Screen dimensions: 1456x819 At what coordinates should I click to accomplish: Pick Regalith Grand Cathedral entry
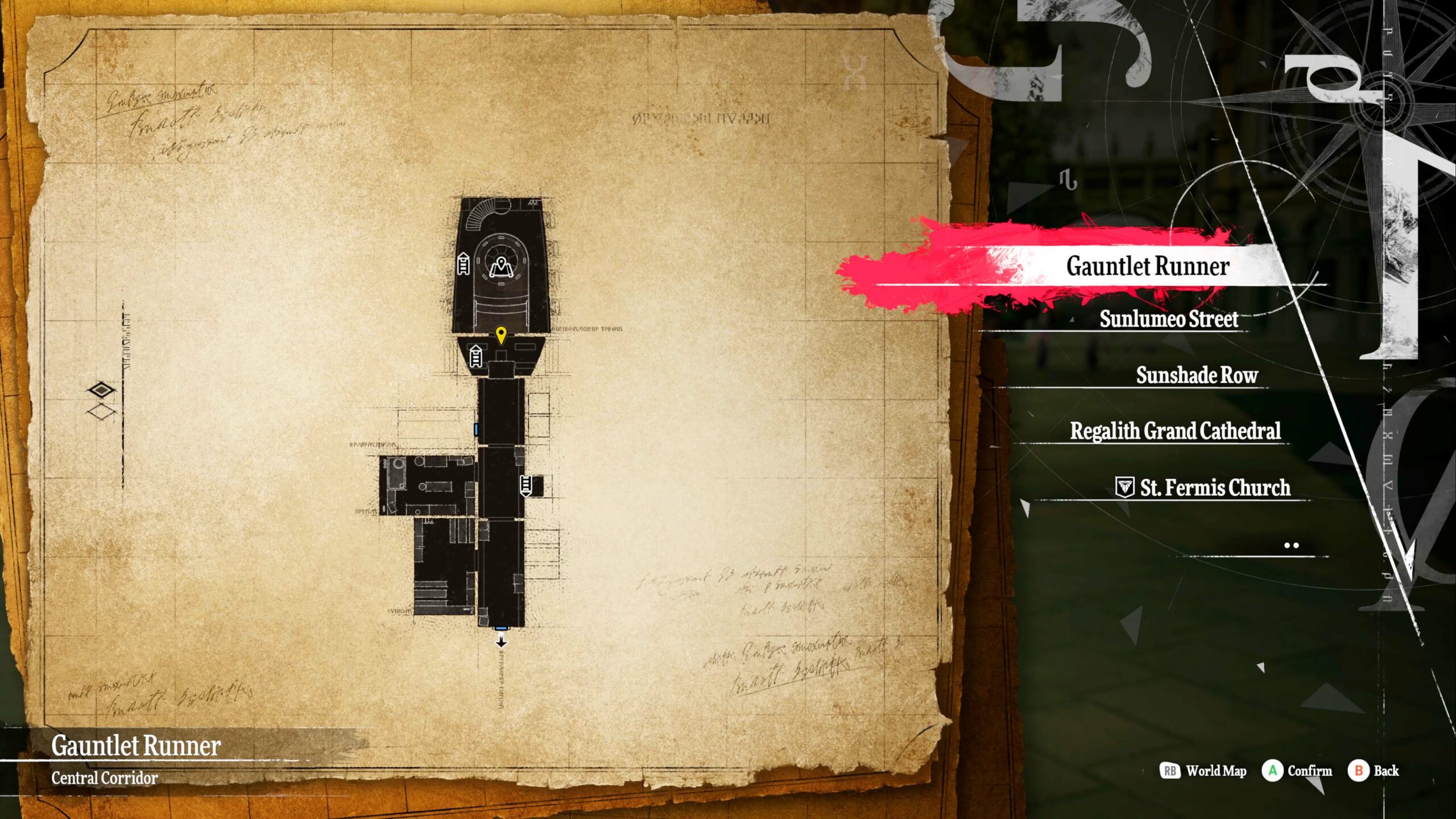point(1175,431)
